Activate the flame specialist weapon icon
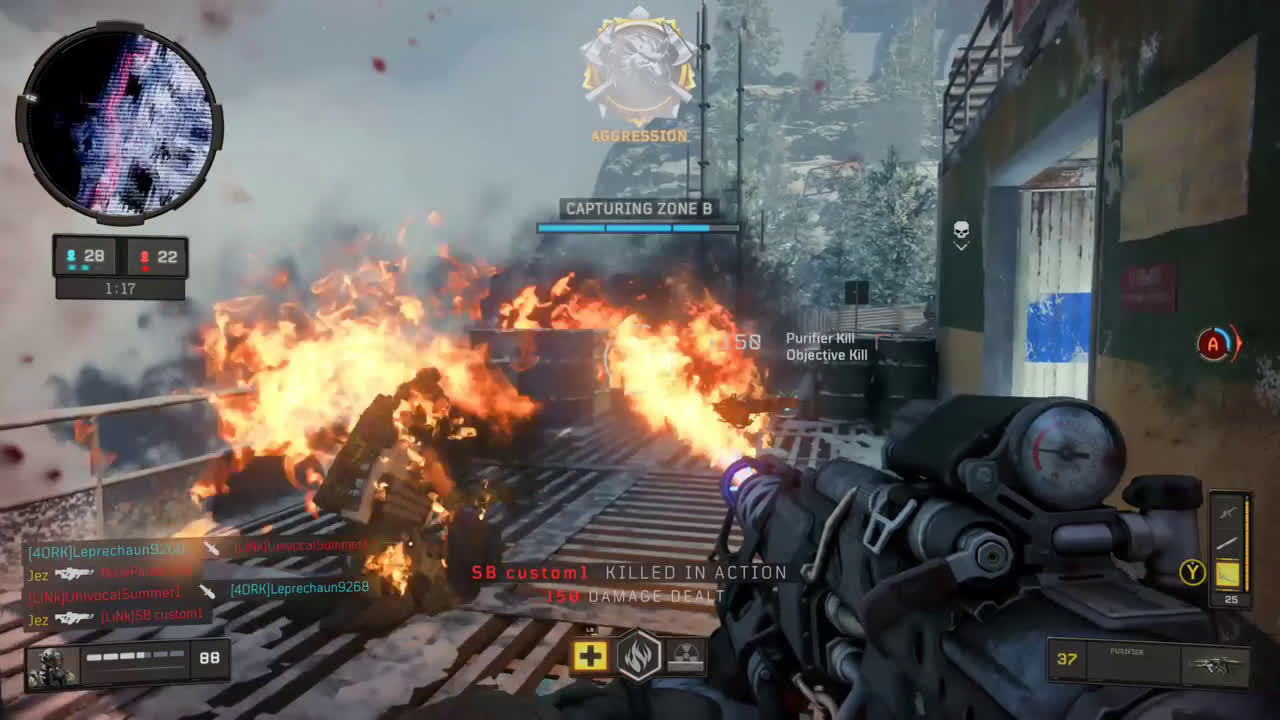 639,657
